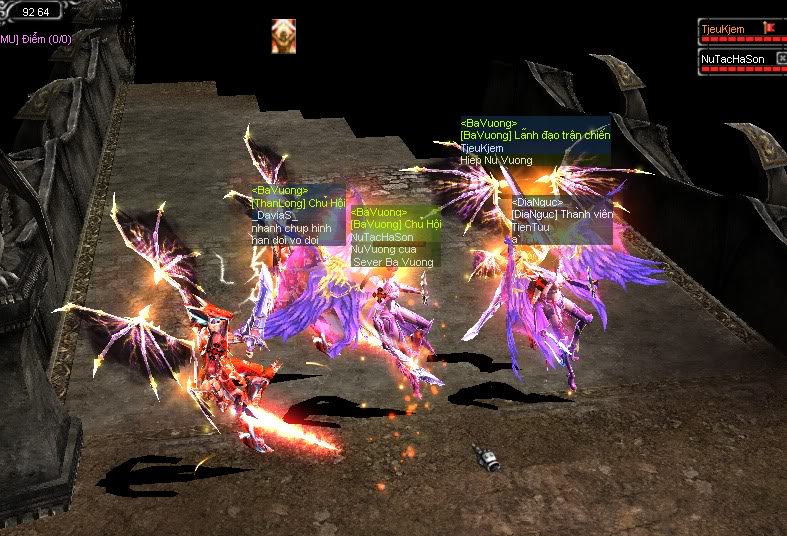Select party member TjeuKjem in party list
The height and width of the screenshot is (536, 787).
click(x=726, y=30)
